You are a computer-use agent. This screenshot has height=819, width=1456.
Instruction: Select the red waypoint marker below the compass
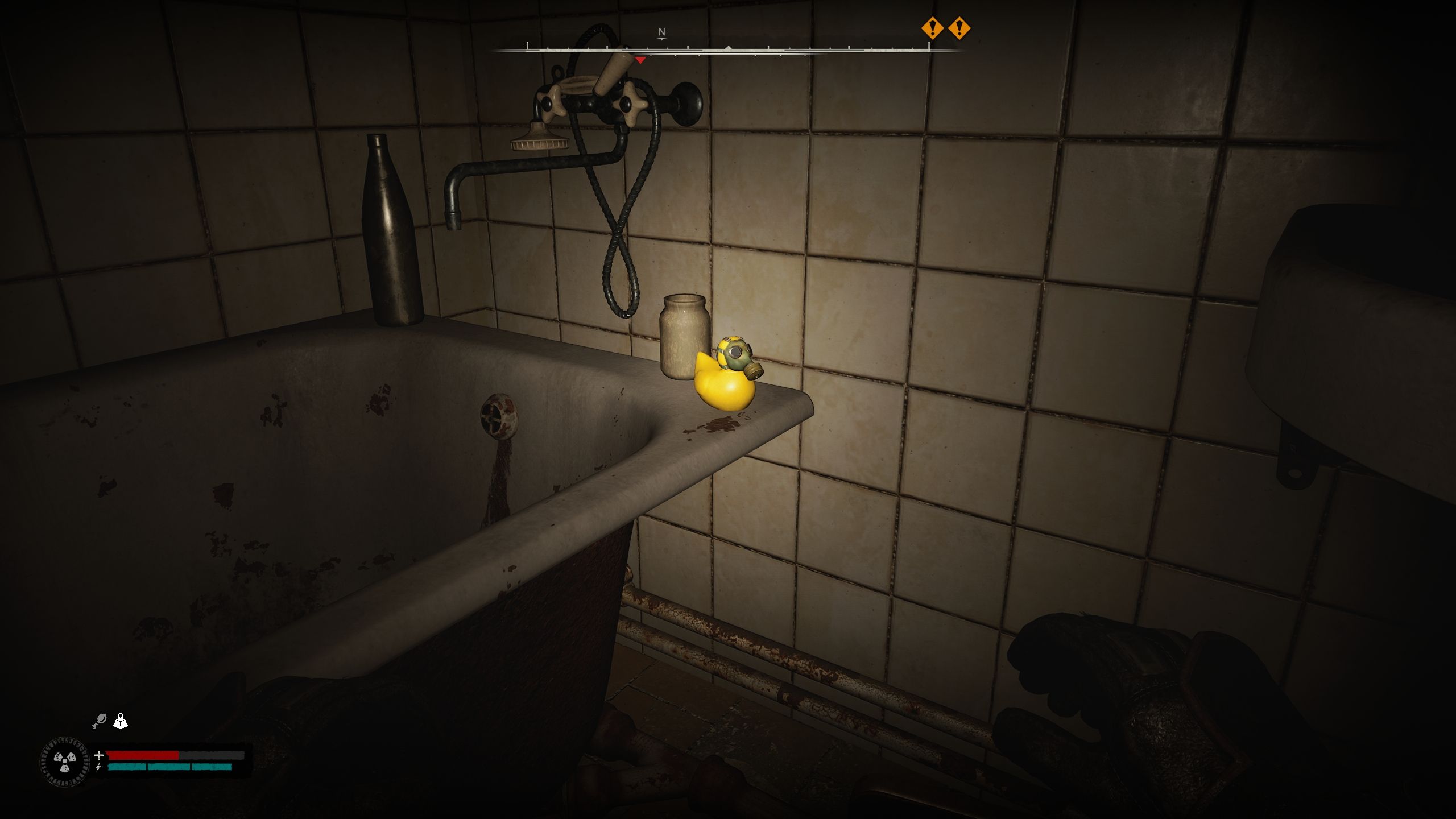click(640, 59)
